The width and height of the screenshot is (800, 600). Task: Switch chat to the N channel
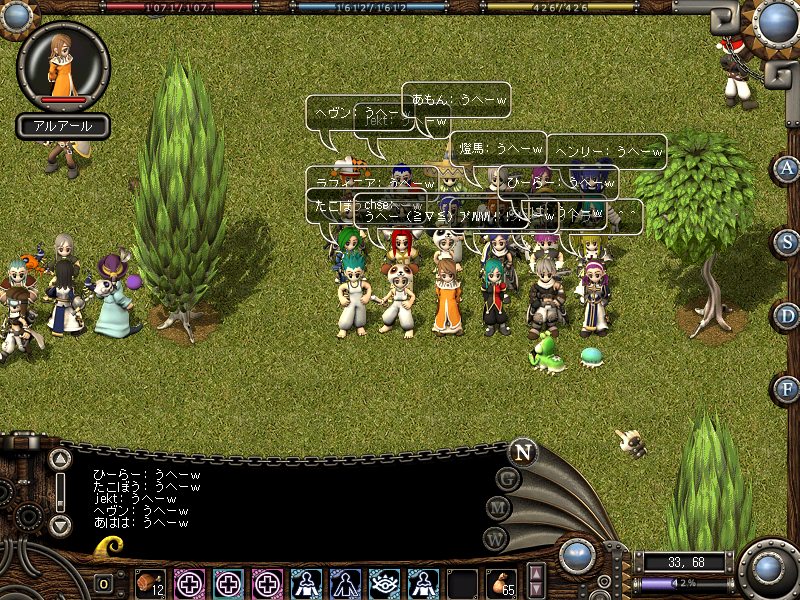(521, 452)
